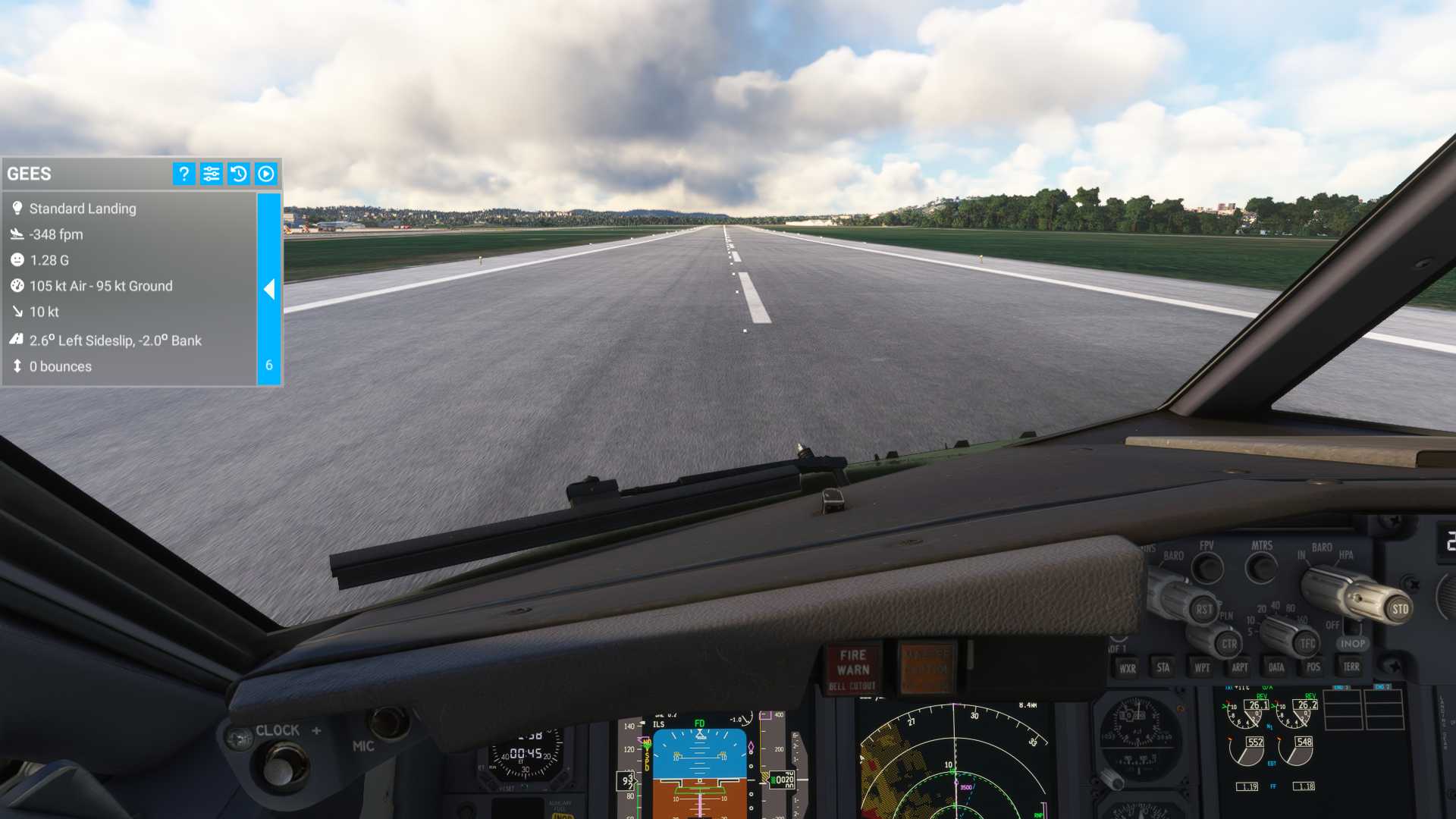Push the TFC traffic display knob
The image size is (1456, 819).
tap(1307, 642)
